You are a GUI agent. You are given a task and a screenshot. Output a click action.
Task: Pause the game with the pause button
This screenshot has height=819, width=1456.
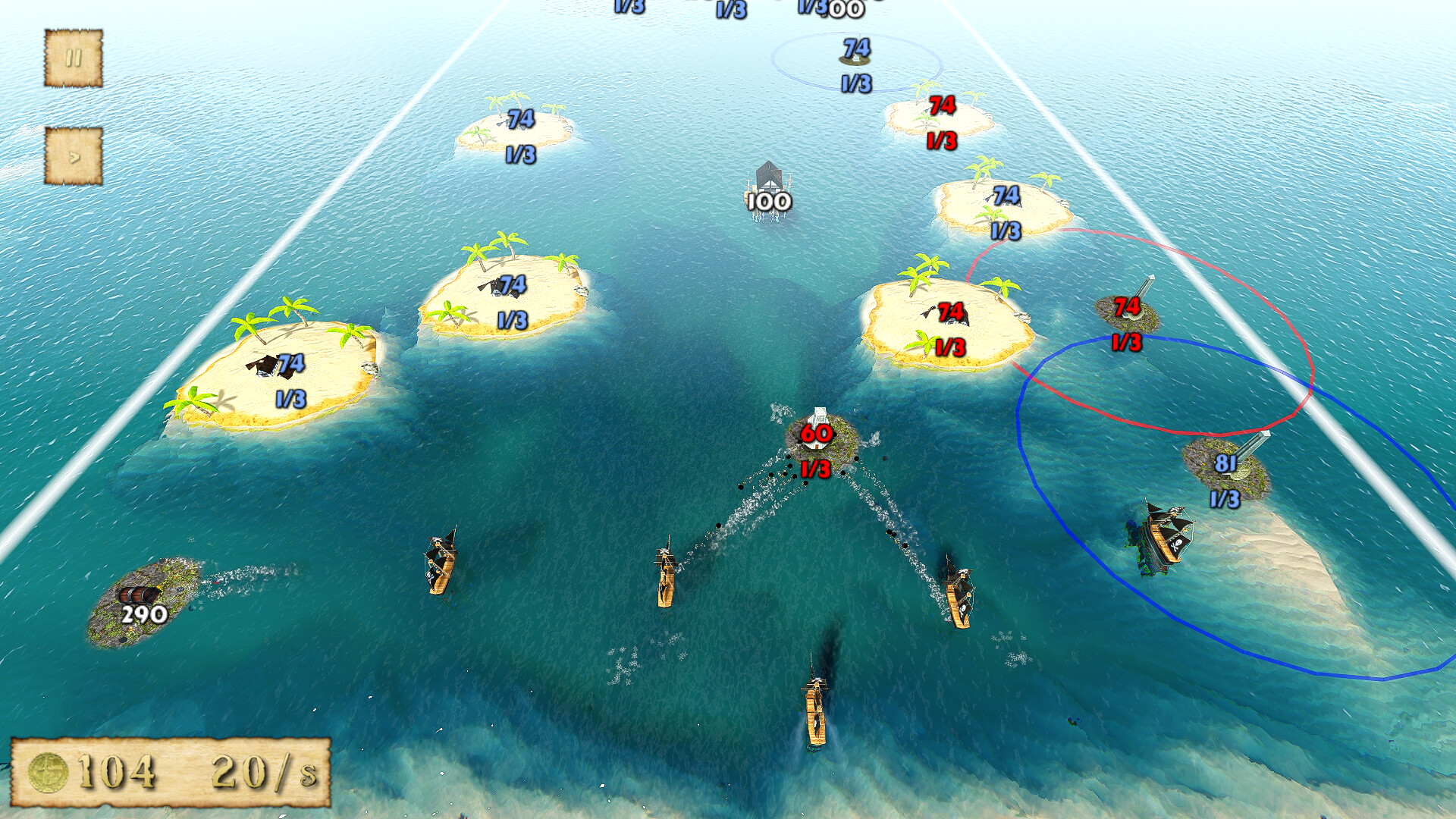74,57
